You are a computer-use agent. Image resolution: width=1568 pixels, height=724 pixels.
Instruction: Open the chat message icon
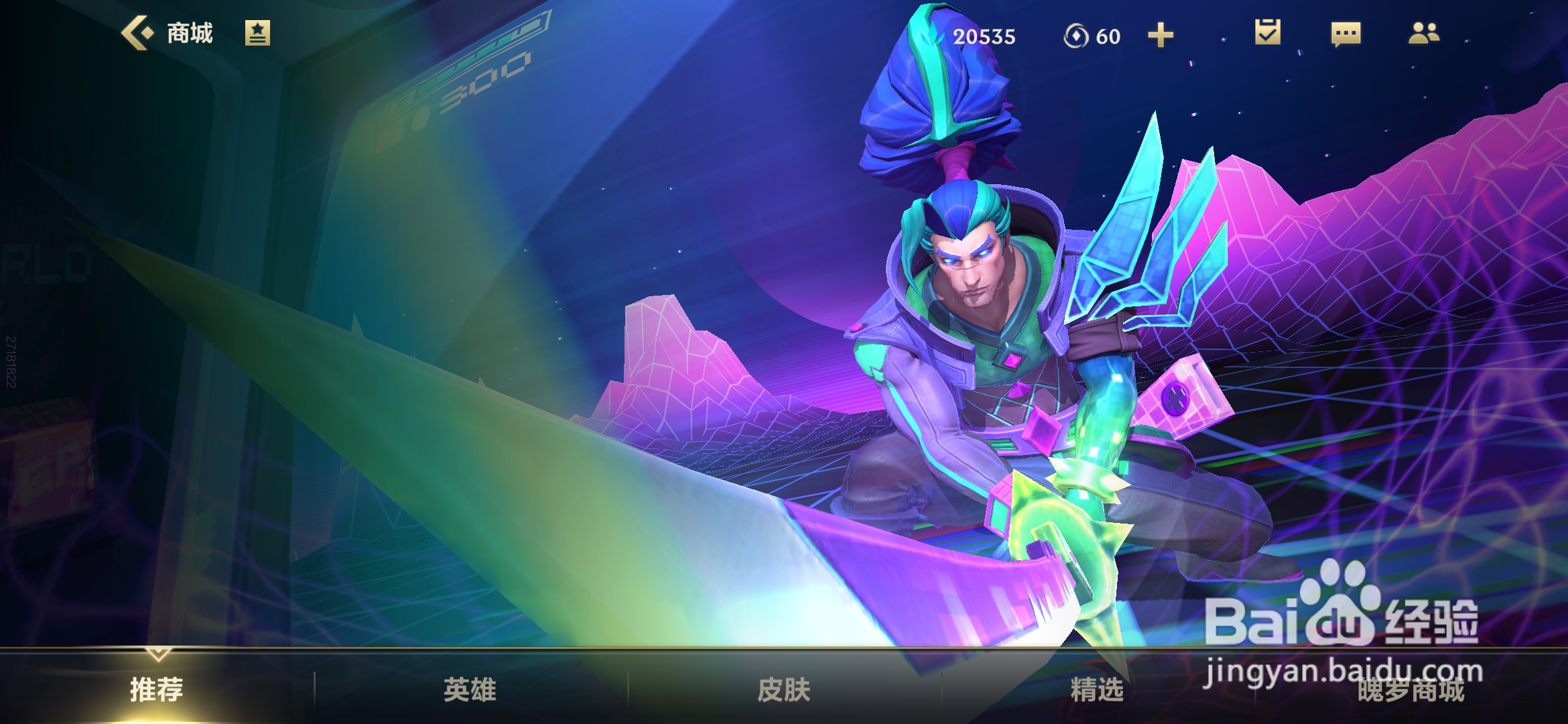tap(1347, 35)
